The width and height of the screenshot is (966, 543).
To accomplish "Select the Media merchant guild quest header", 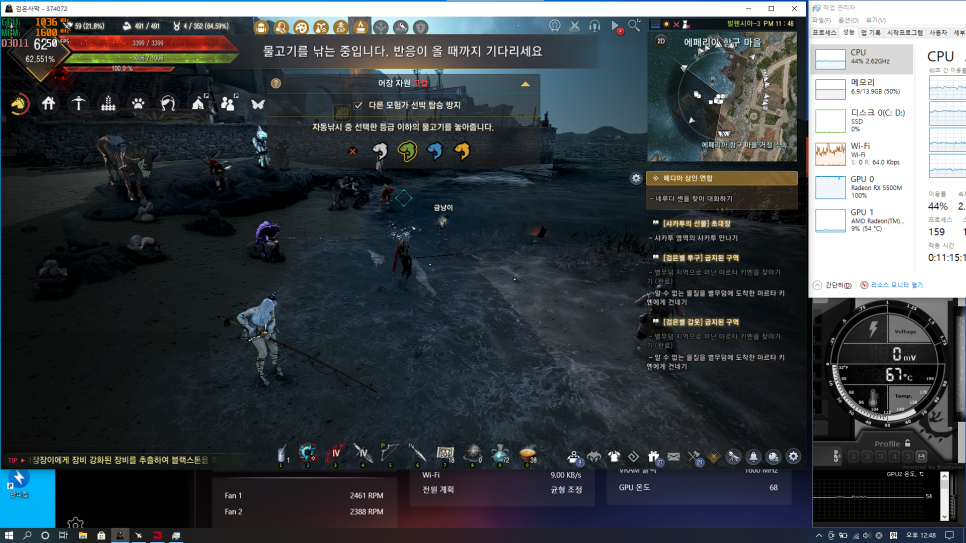I will 721,178.
